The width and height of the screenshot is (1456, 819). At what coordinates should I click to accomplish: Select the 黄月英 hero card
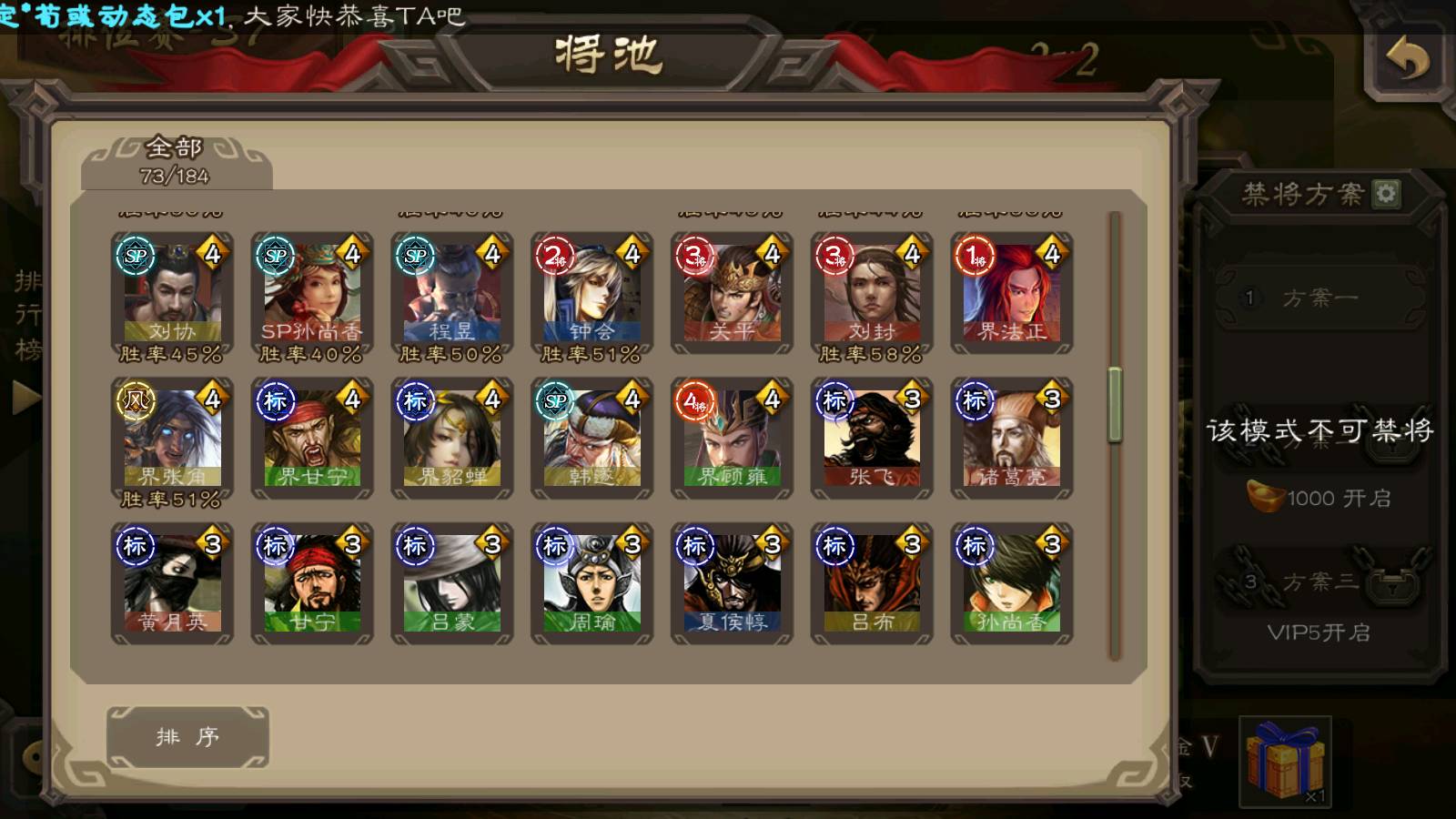172,583
